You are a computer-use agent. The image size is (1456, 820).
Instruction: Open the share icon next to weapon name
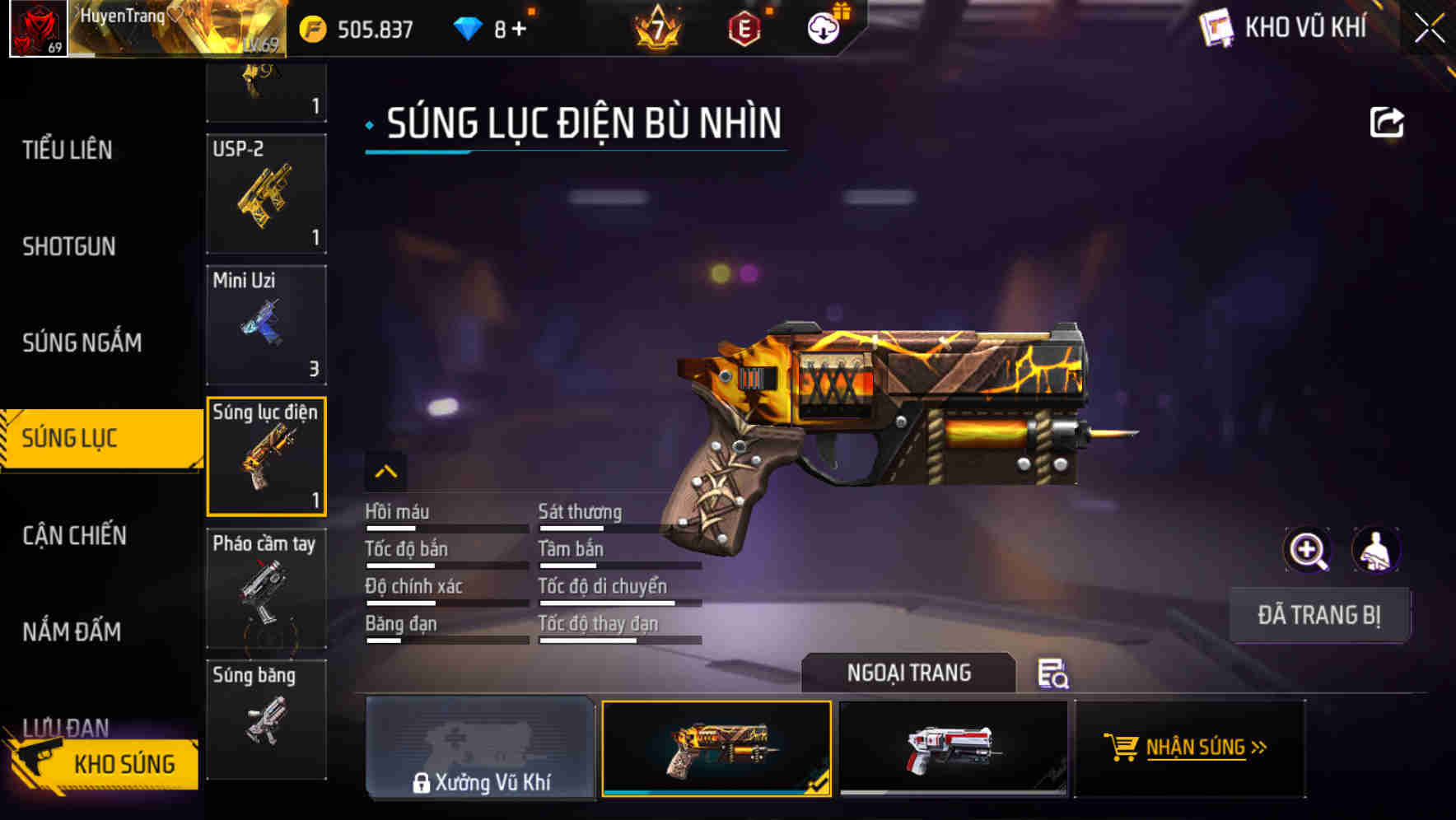1388,122
